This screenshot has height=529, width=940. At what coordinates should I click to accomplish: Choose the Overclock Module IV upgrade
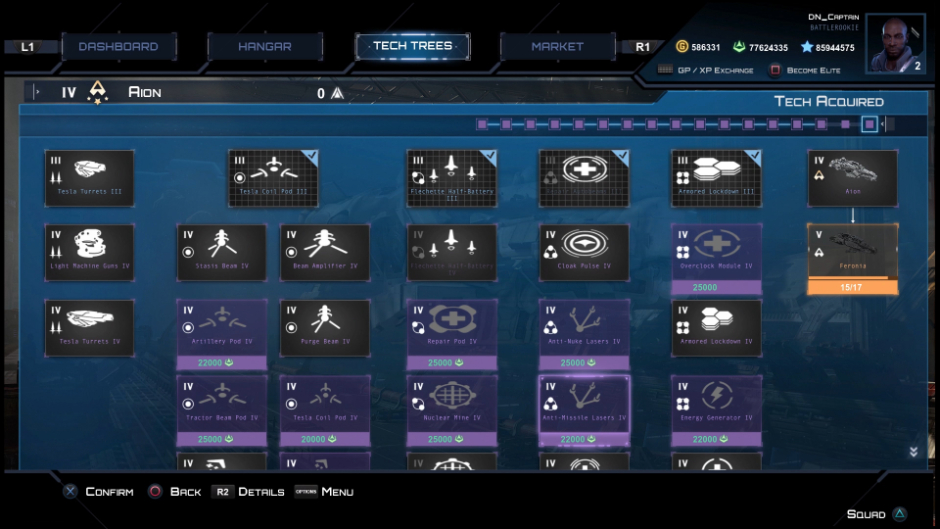click(x=716, y=258)
